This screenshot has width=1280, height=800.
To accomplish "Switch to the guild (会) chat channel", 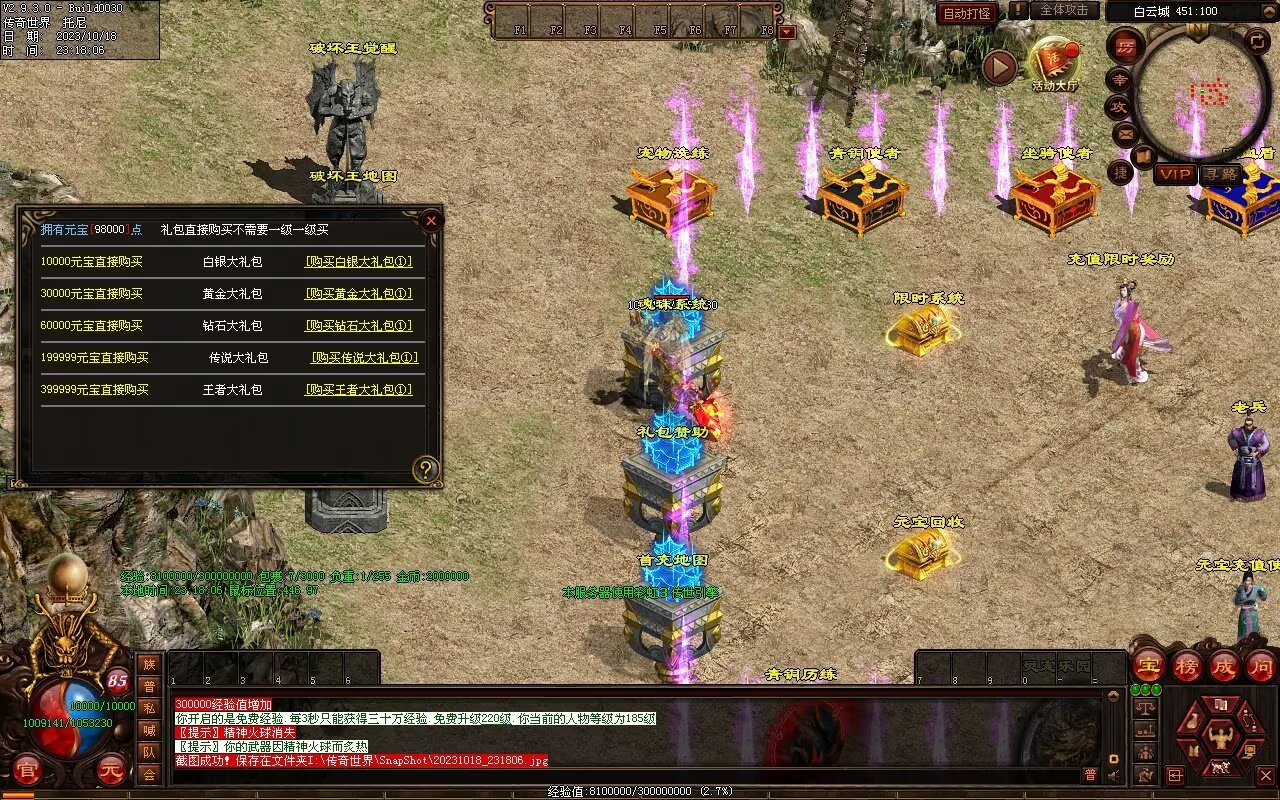I will [149, 774].
